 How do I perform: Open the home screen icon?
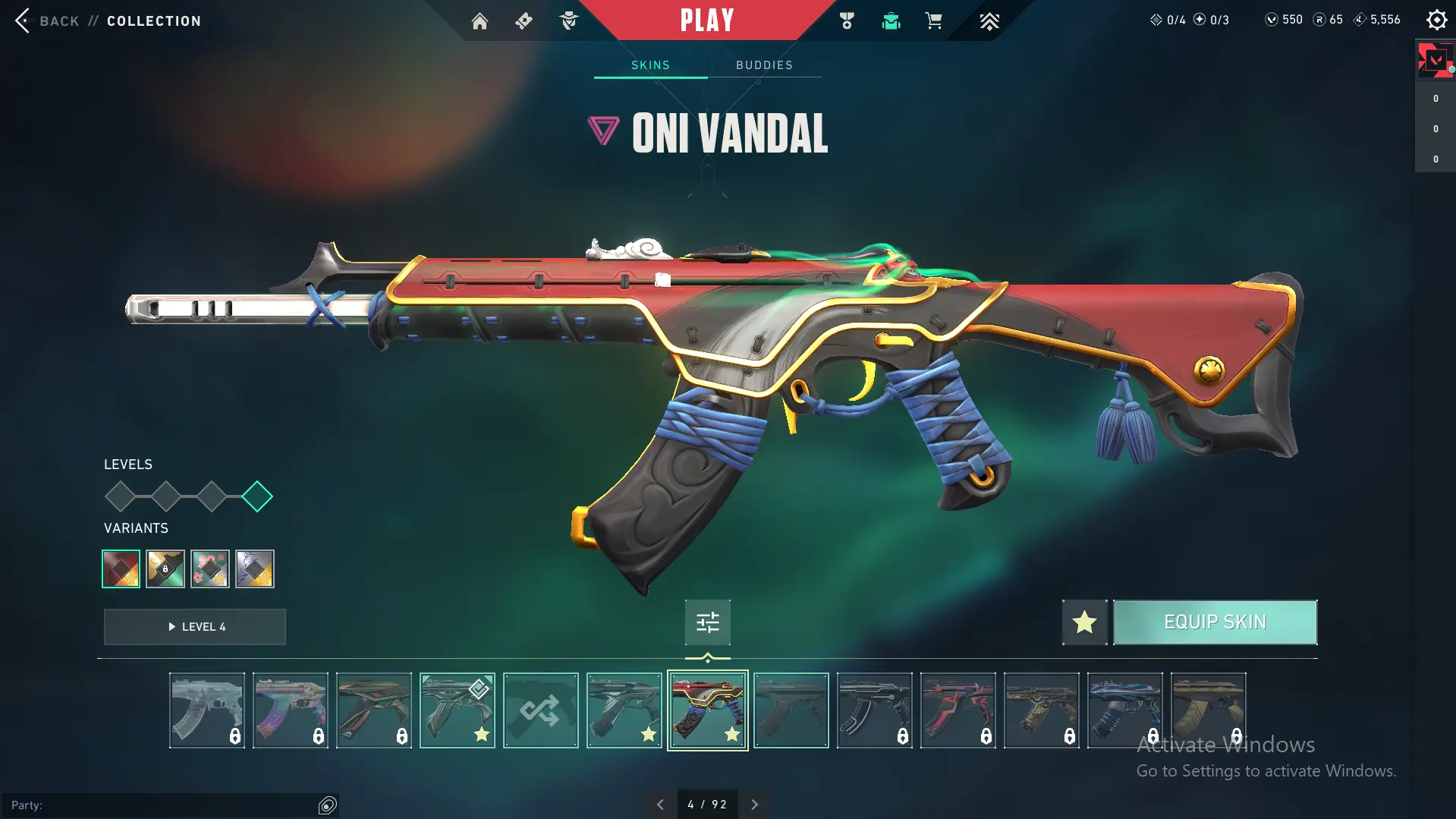coord(480,21)
